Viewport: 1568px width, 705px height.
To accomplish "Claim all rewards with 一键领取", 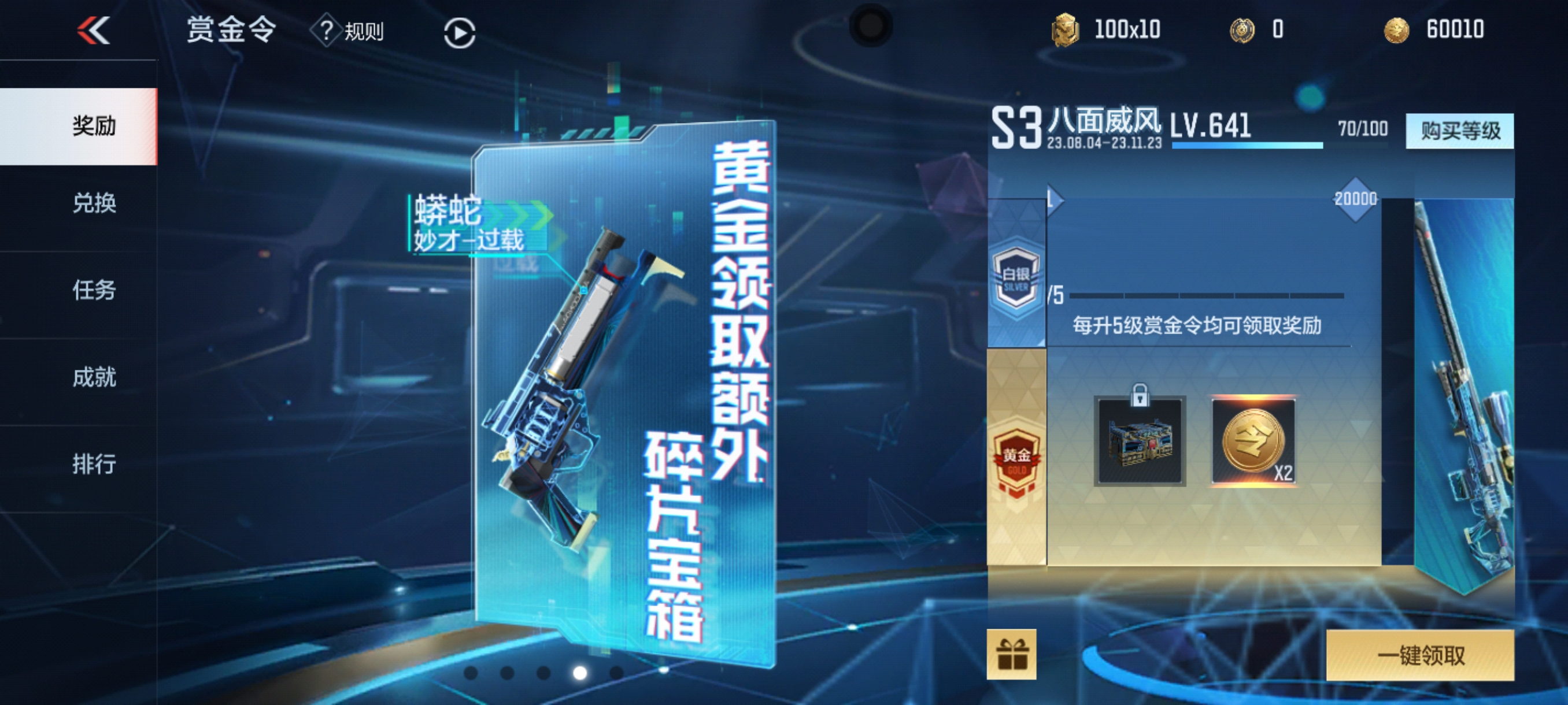I will click(1419, 655).
